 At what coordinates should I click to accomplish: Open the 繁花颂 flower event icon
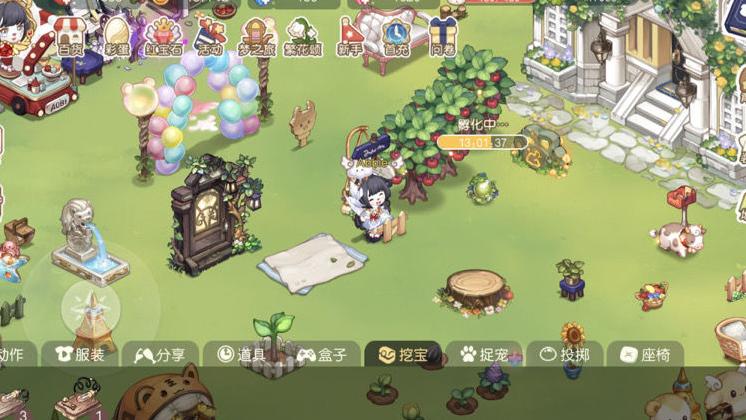(x=301, y=36)
